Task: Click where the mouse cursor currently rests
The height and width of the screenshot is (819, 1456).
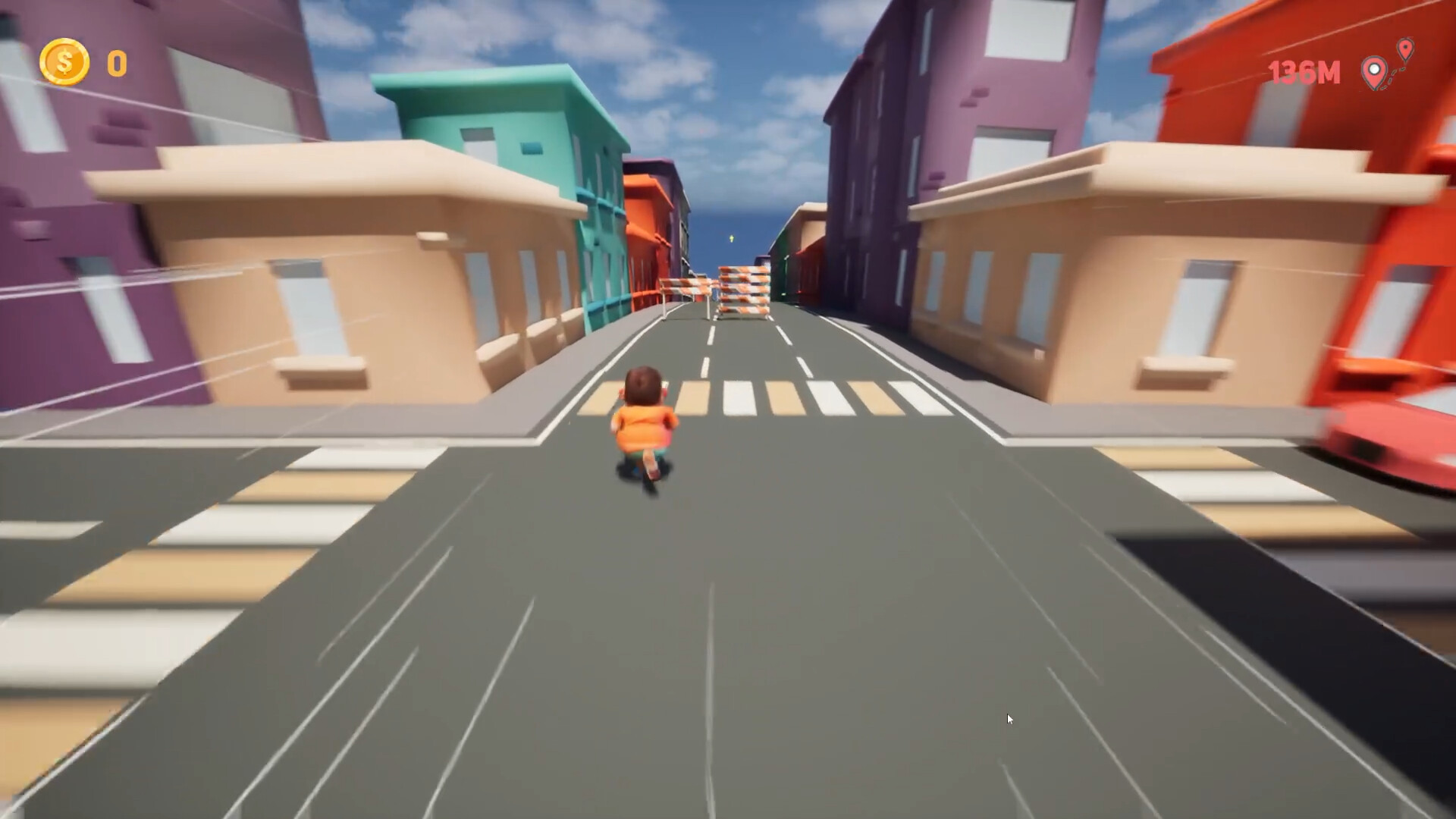Action: pos(1009,717)
